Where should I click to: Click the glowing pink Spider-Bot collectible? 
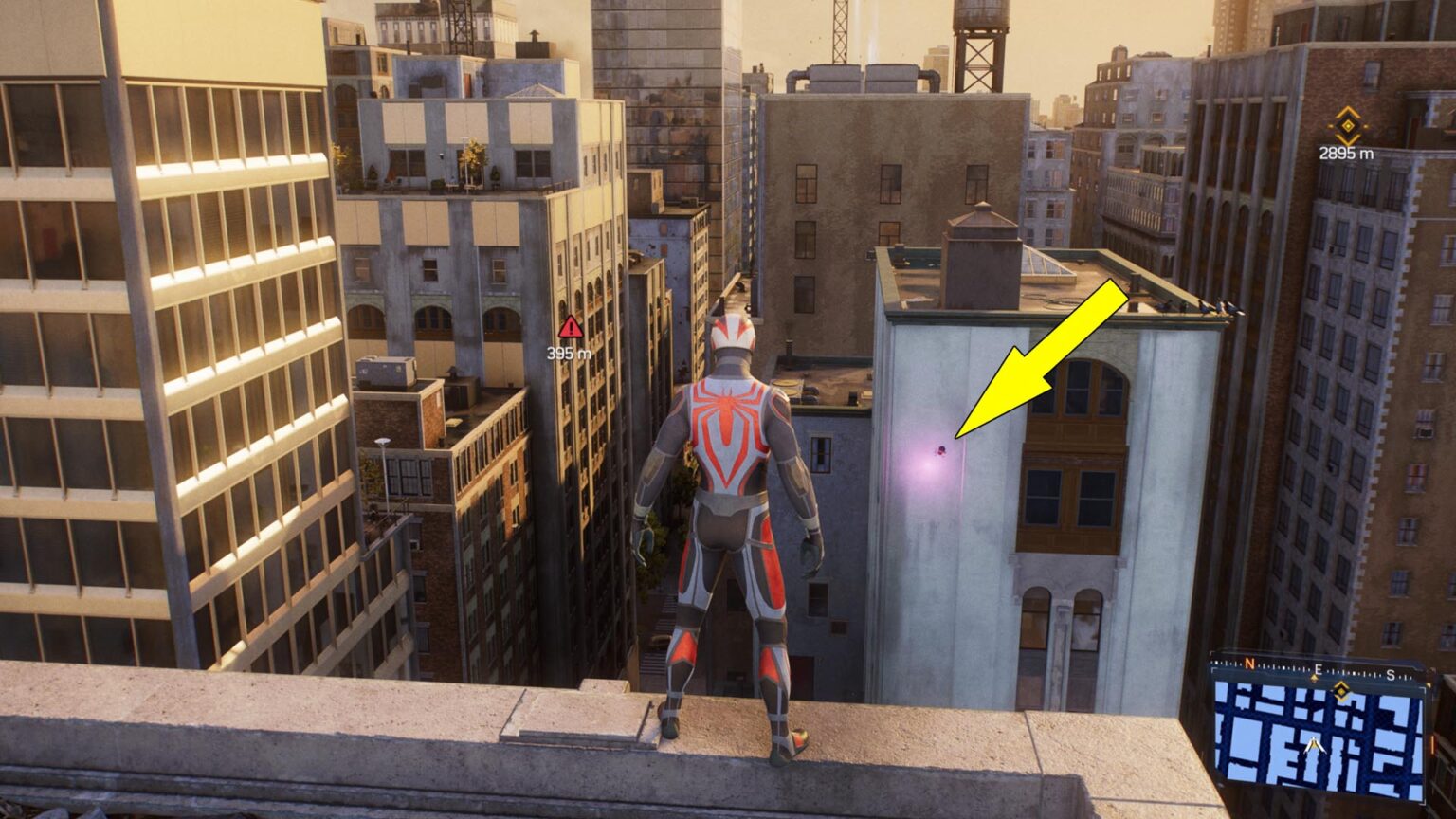click(x=942, y=450)
